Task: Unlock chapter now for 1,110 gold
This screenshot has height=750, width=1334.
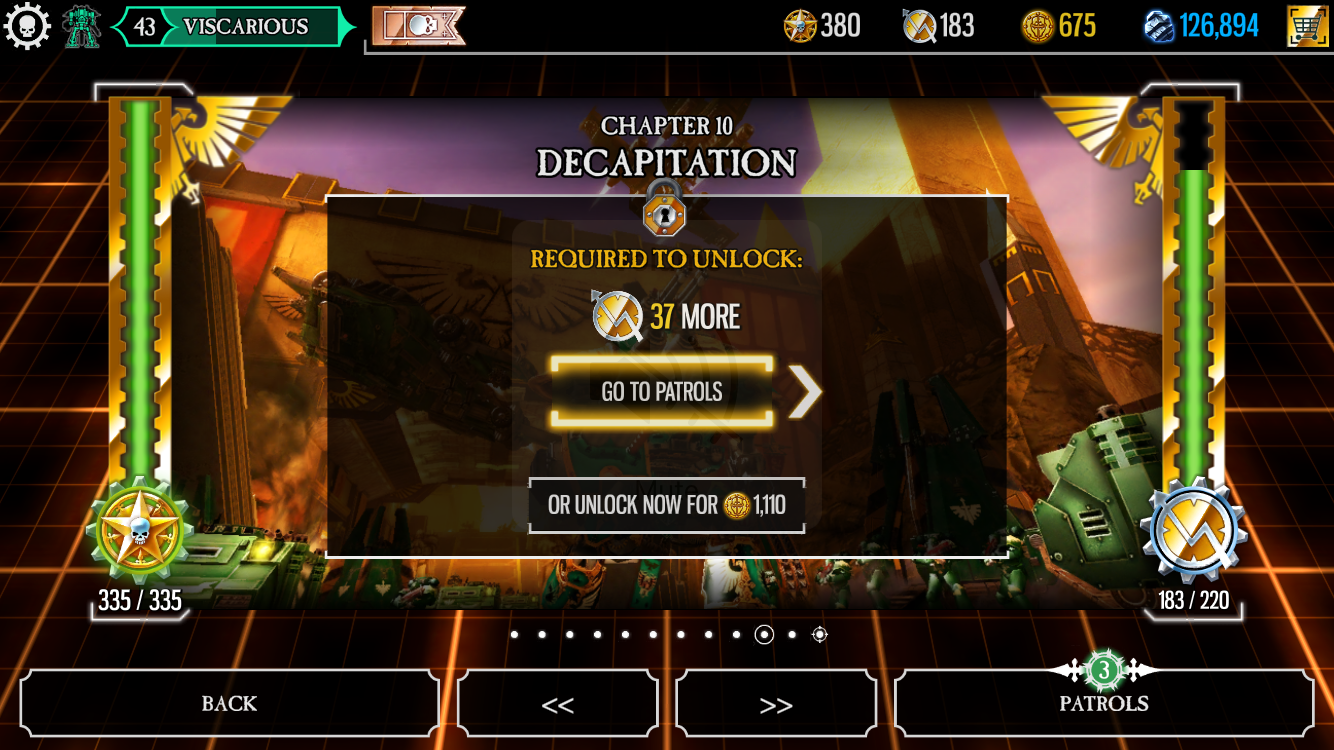Action: click(x=666, y=505)
